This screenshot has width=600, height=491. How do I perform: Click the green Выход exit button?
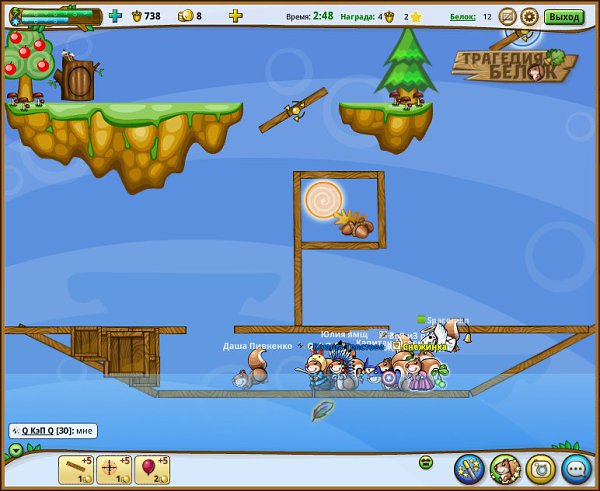click(x=565, y=16)
